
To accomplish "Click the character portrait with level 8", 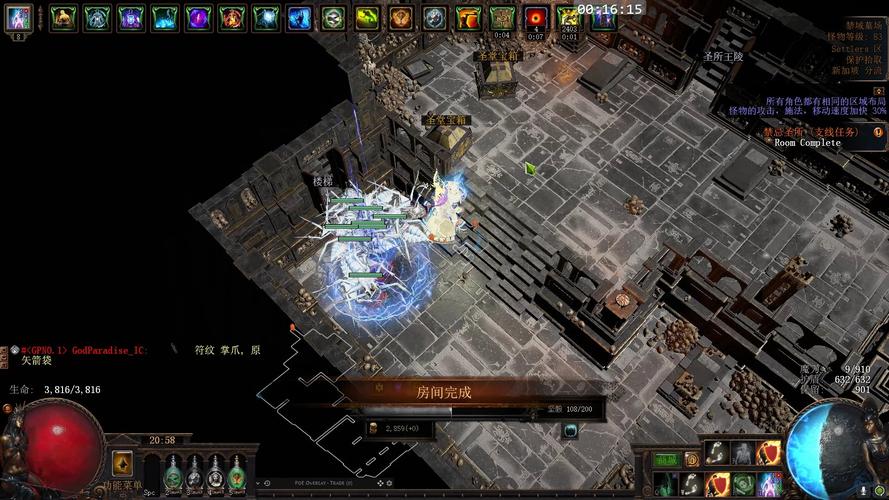I will click(x=19, y=18).
